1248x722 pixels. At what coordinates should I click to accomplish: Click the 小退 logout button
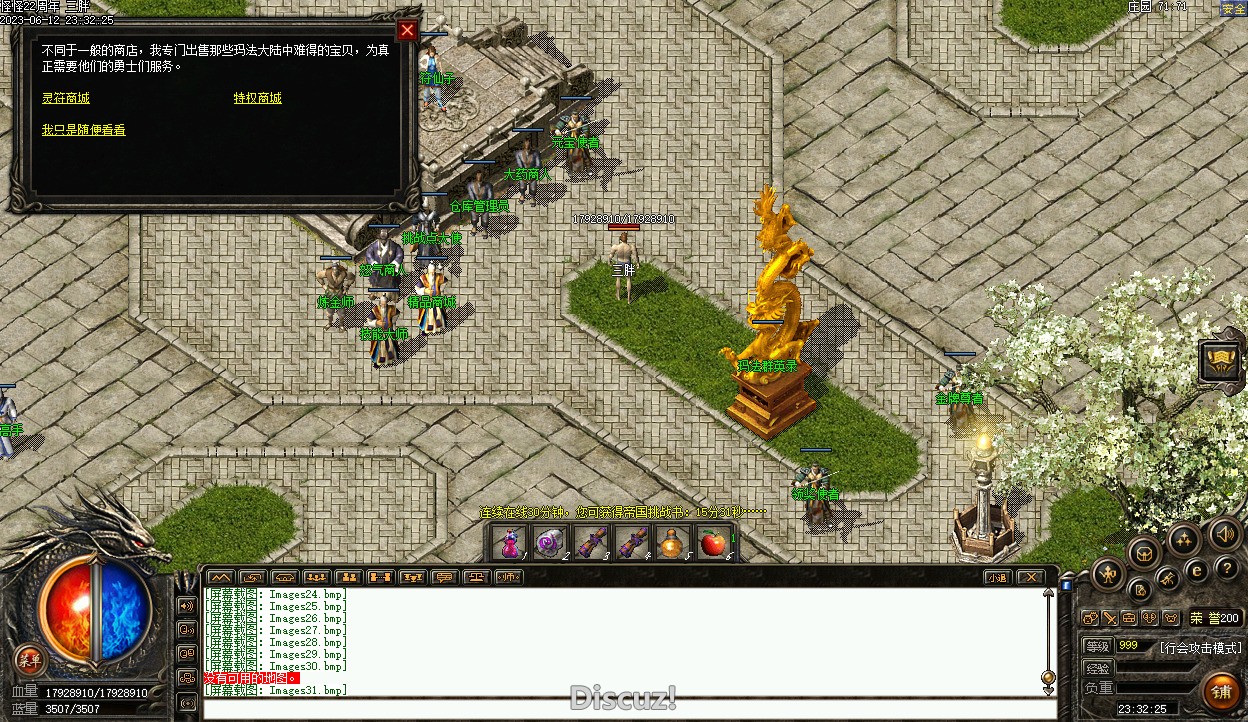tap(996, 577)
